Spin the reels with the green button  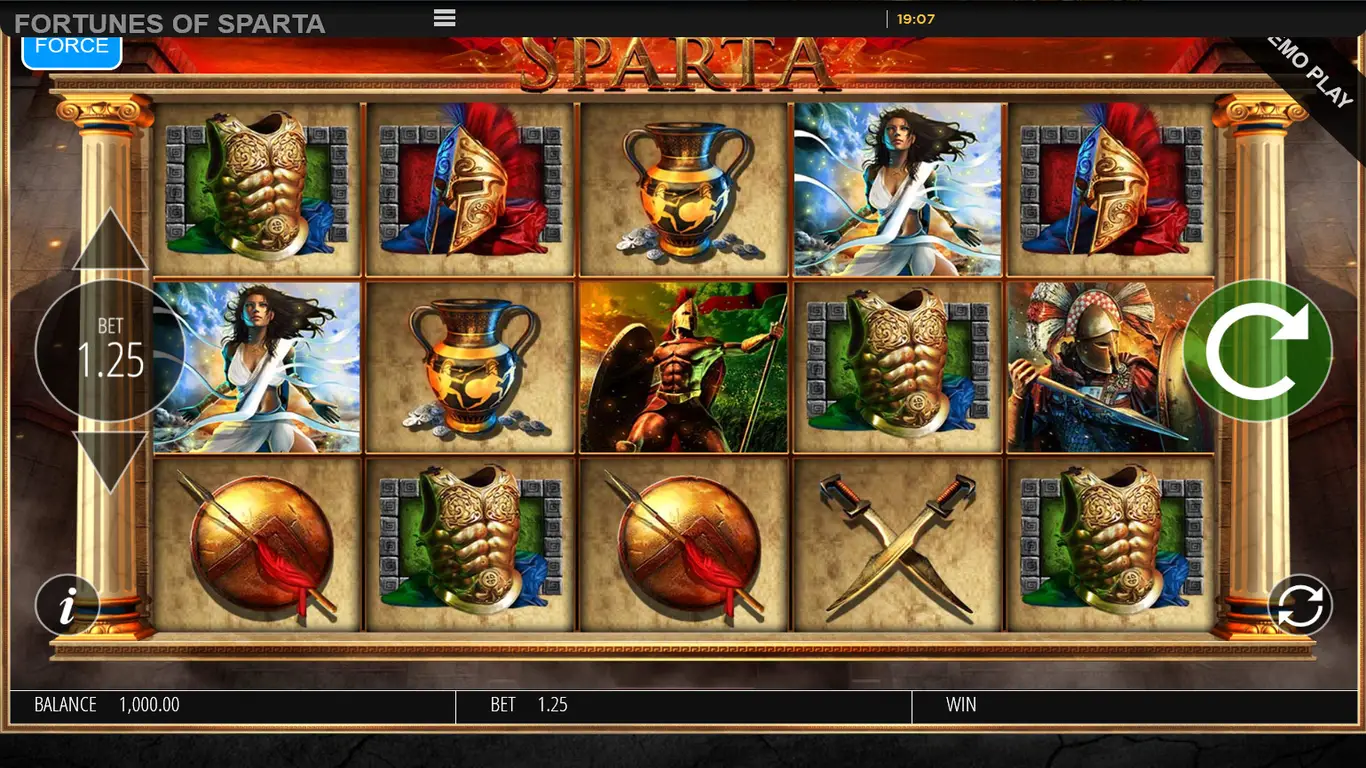(x=1257, y=351)
